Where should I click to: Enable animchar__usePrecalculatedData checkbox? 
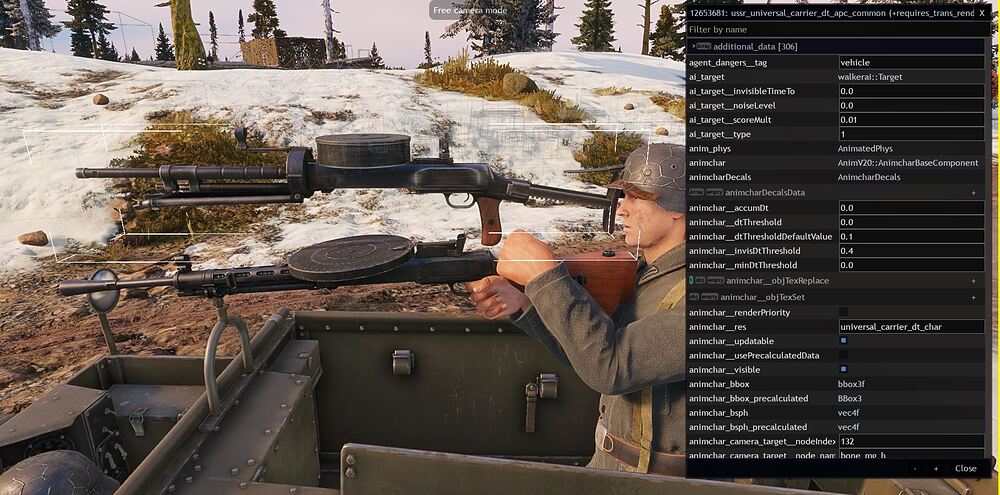pos(843,355)
